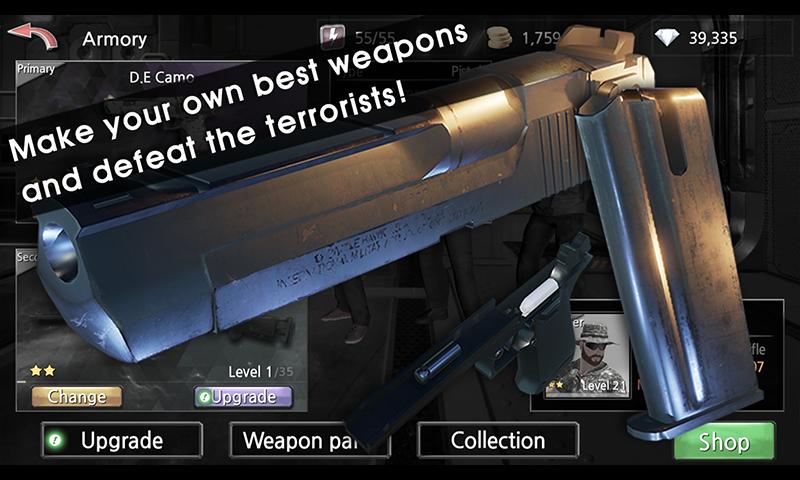Viewport: 800px width, 480px height.
Task: Open the bottom Upgrade menu
Action: 121,440
